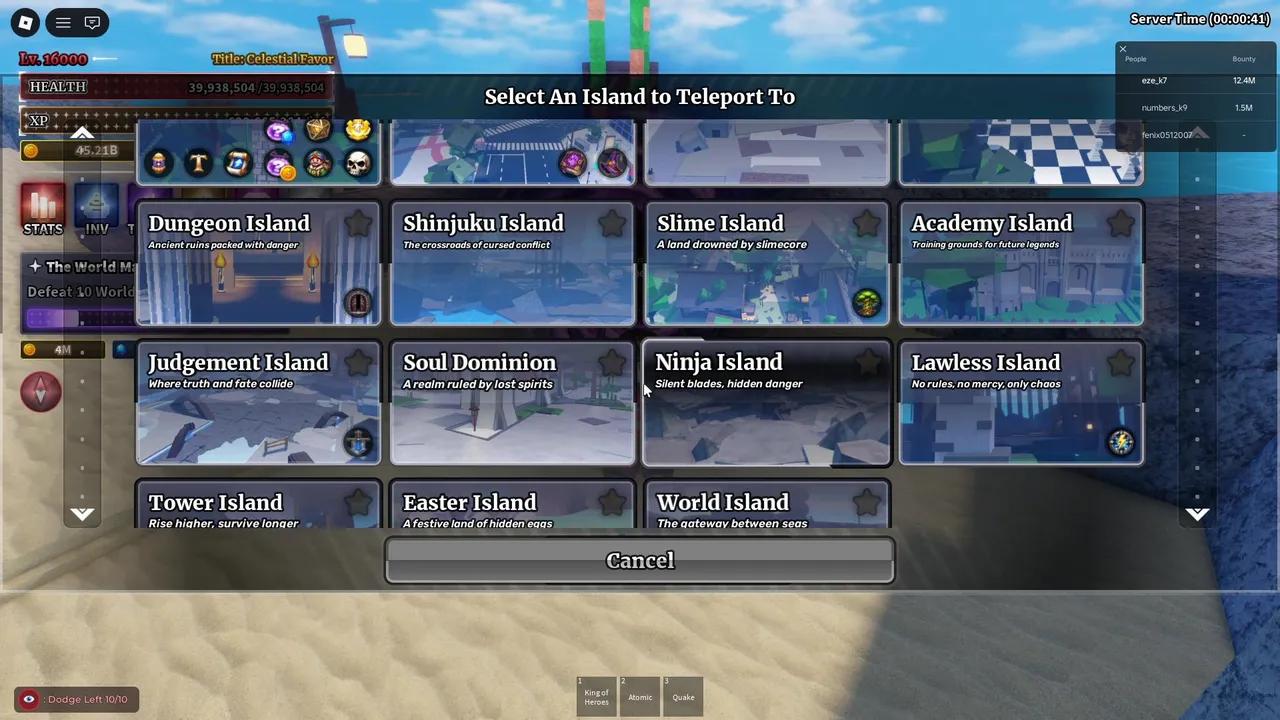Star Academy Island as favorite
This screenshot has width=1280, height=720.
(1120, 224)
